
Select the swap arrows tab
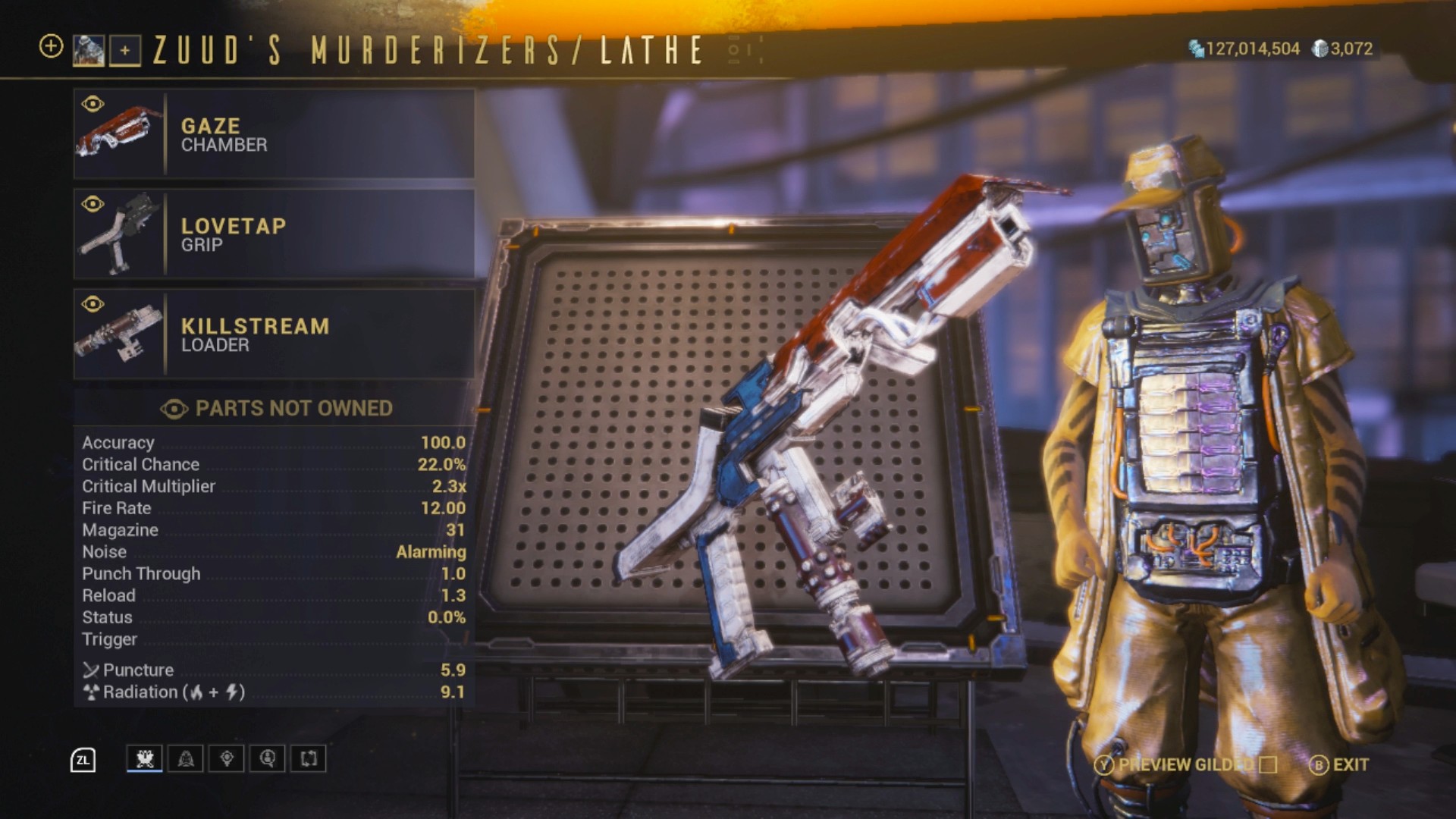pos(309,758)
